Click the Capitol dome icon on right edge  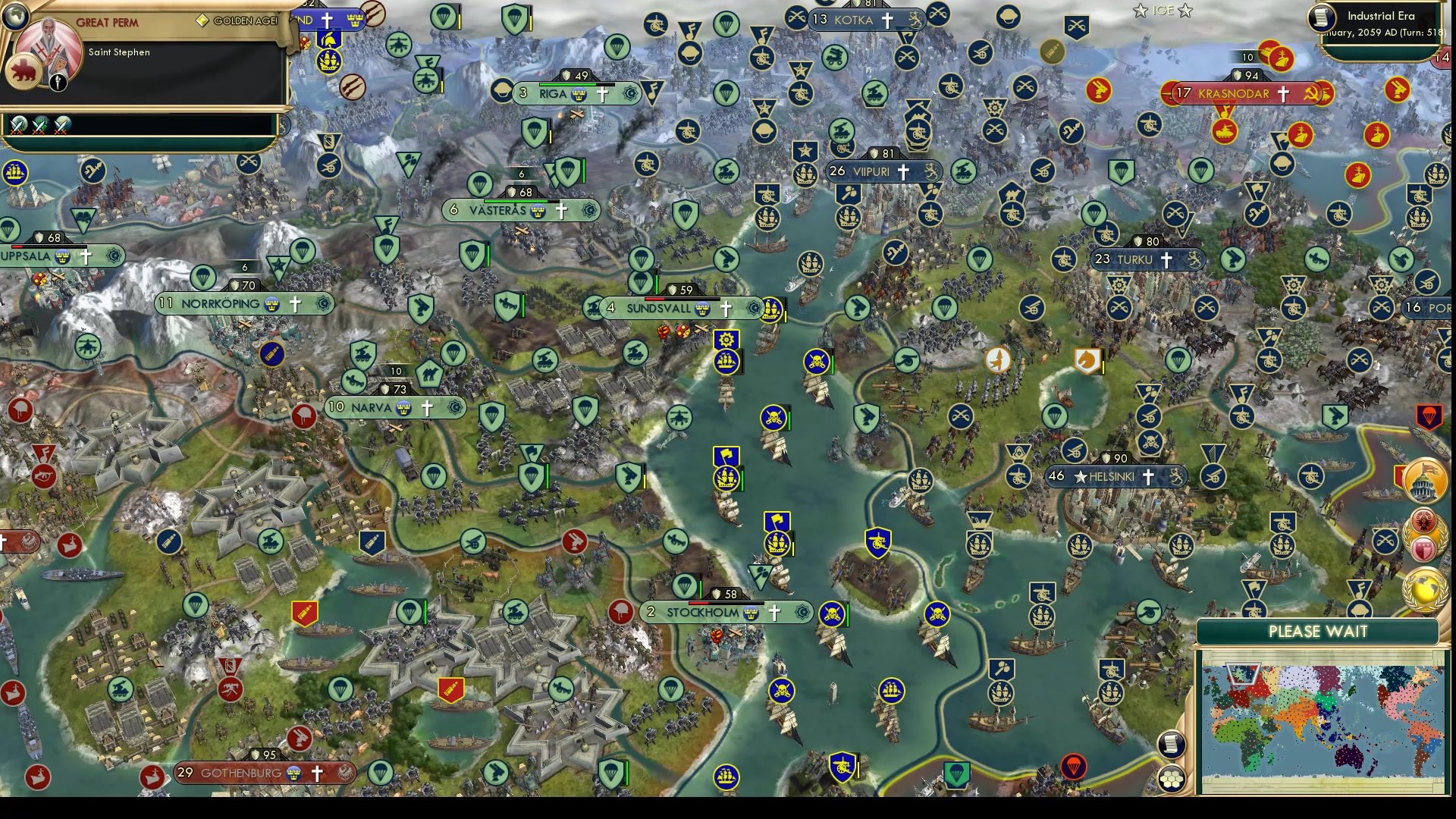point(1425,479)
